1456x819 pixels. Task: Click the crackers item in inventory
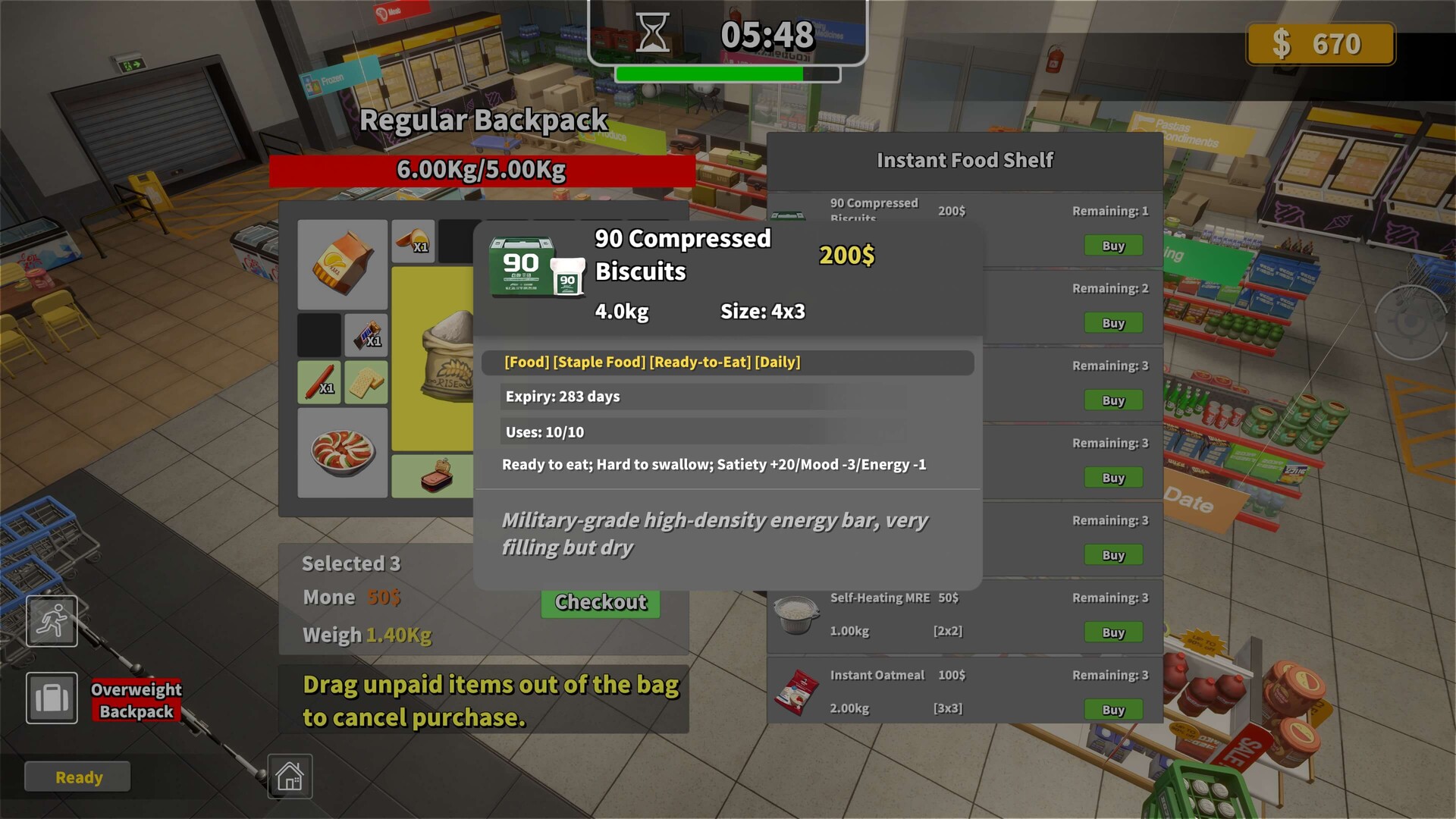click(367, 381)
